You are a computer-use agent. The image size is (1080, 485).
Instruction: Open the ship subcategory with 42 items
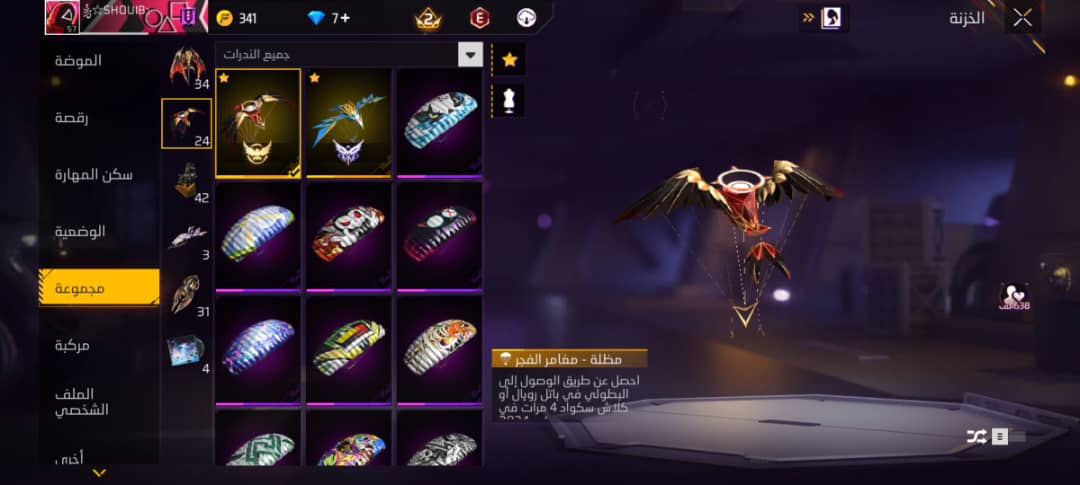click(x=187, y=181)
